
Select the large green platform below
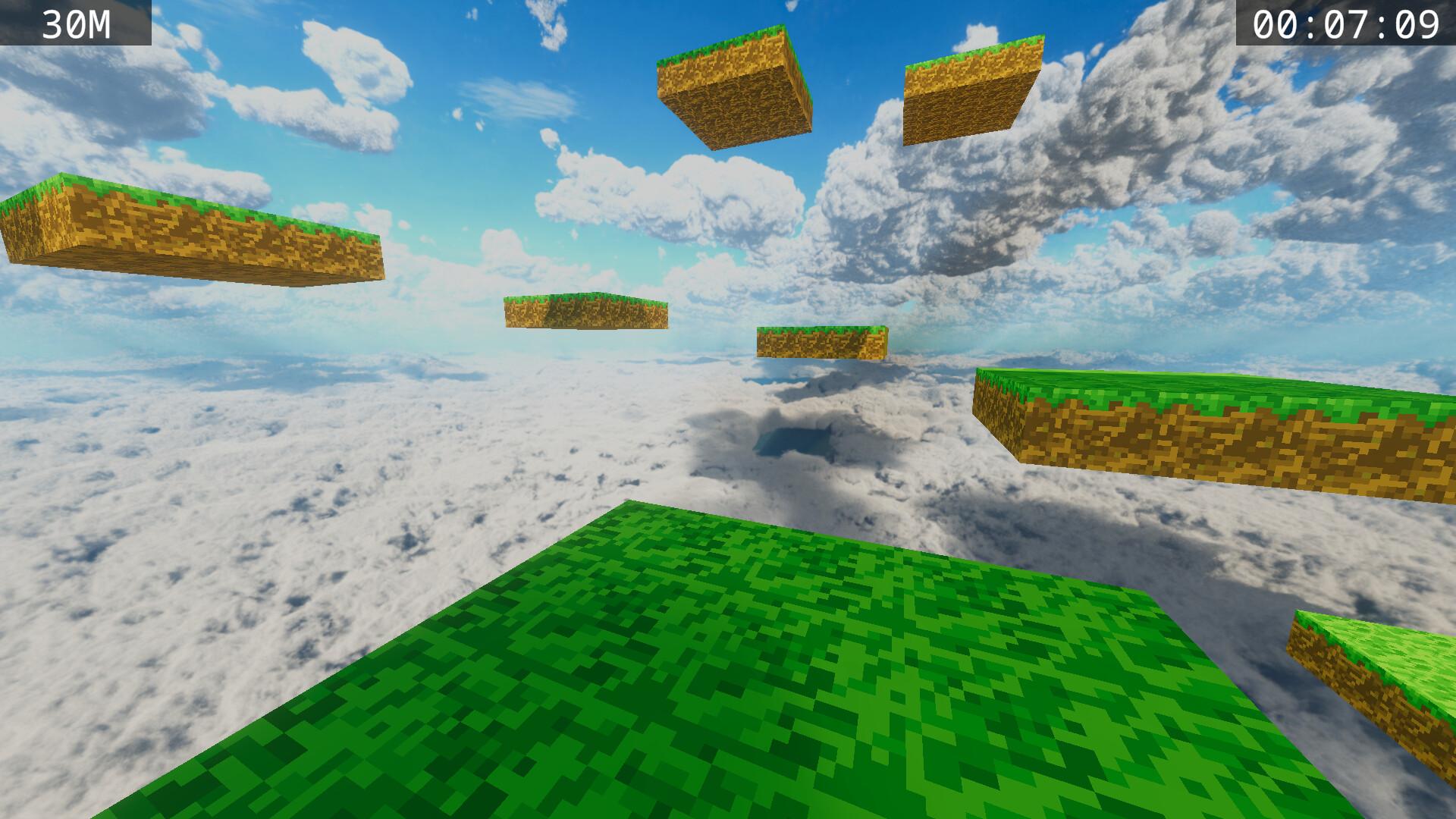(x=758, y=667)
